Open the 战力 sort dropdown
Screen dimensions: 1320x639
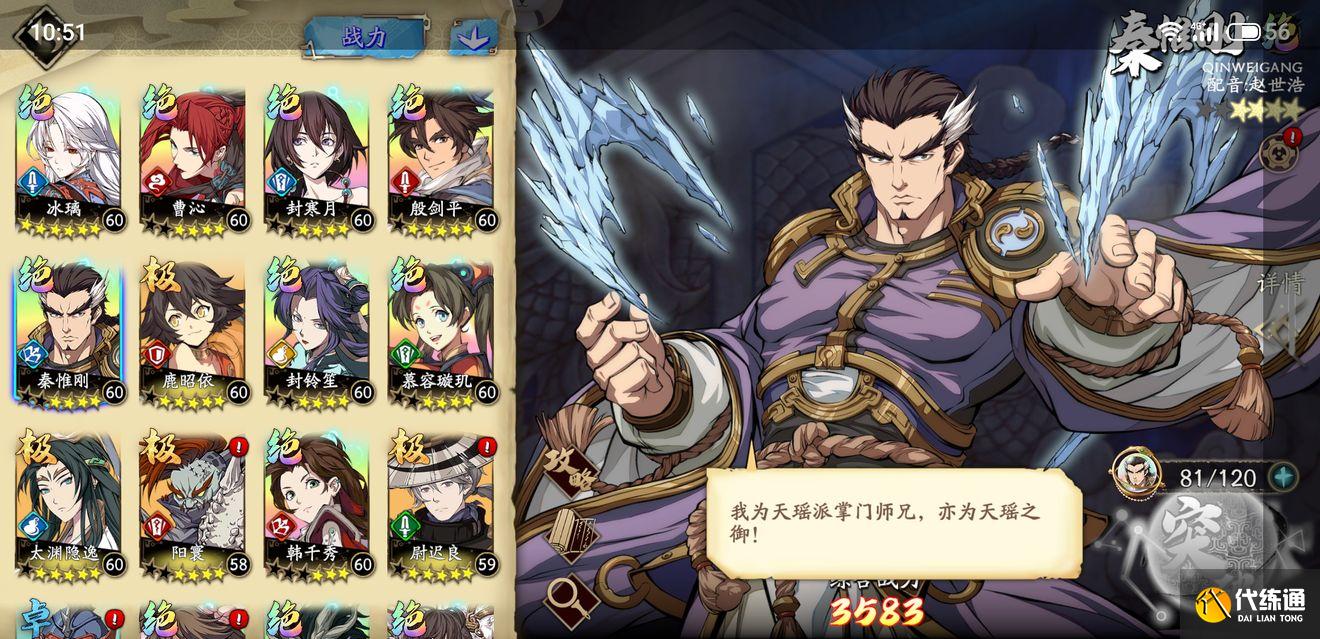tap(365, 37)
